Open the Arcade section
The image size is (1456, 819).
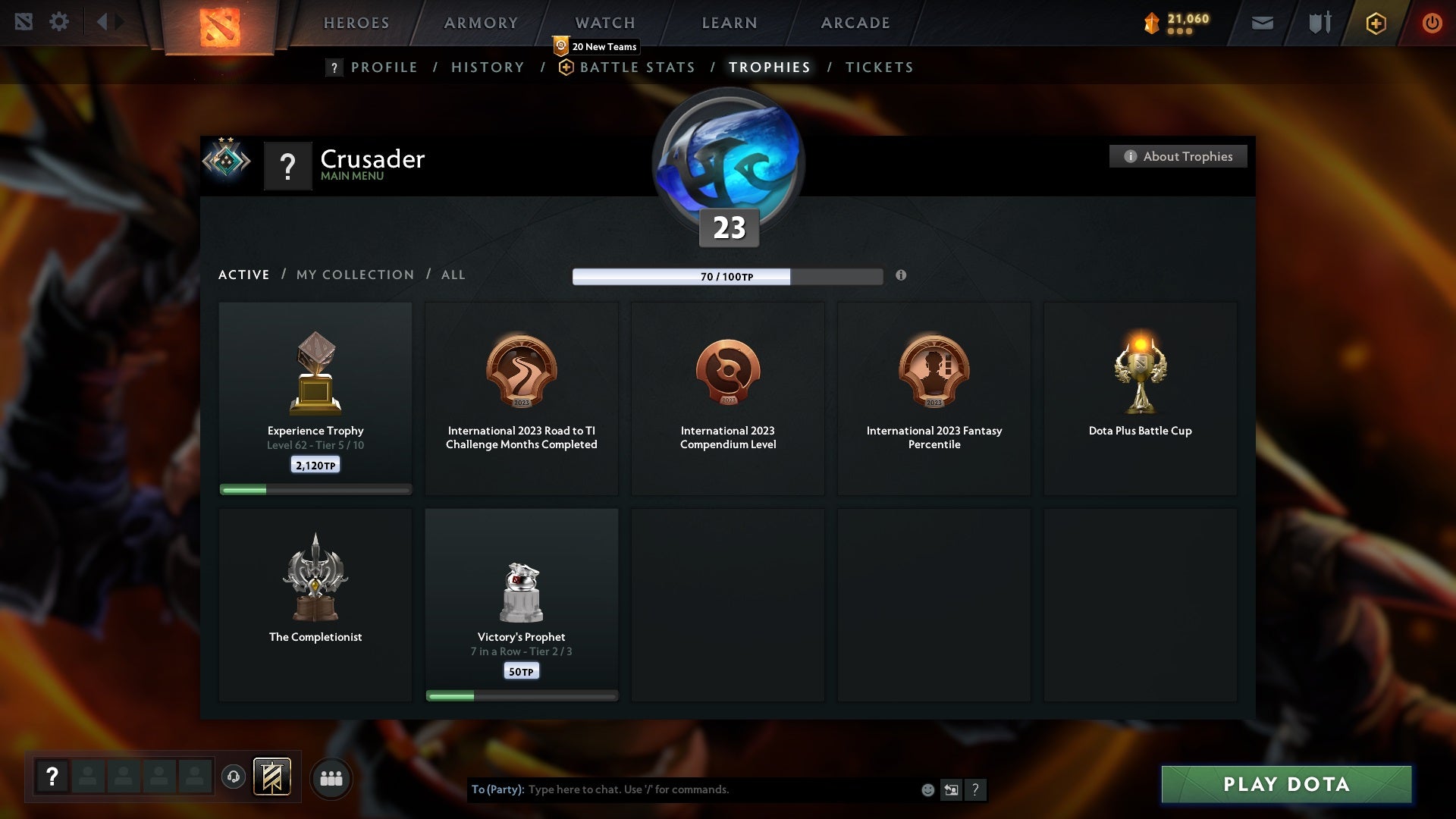855,23
